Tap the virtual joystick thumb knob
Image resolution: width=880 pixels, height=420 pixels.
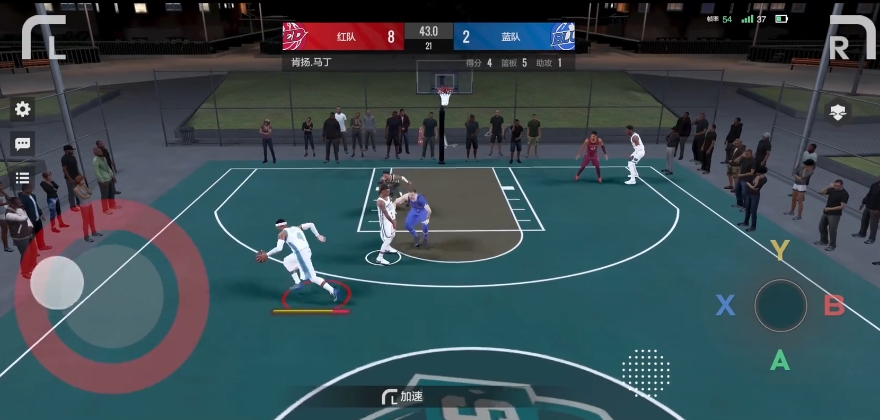pos(57,283)
